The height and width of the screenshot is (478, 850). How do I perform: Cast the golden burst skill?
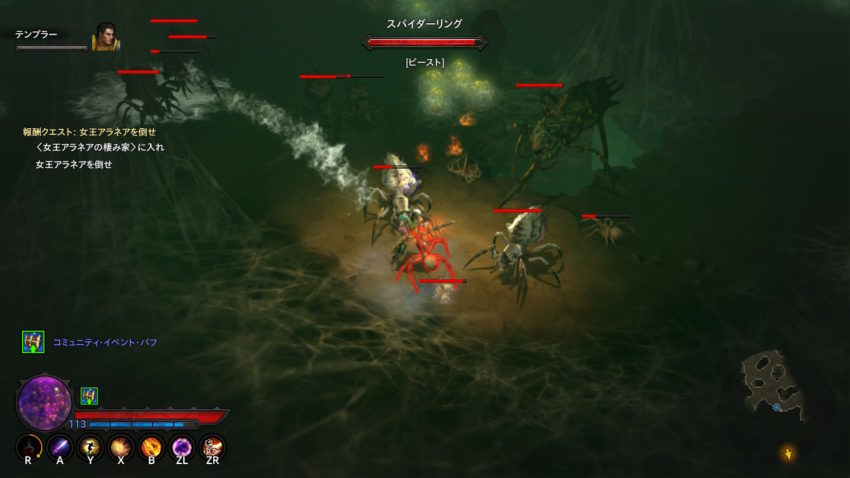121,446
